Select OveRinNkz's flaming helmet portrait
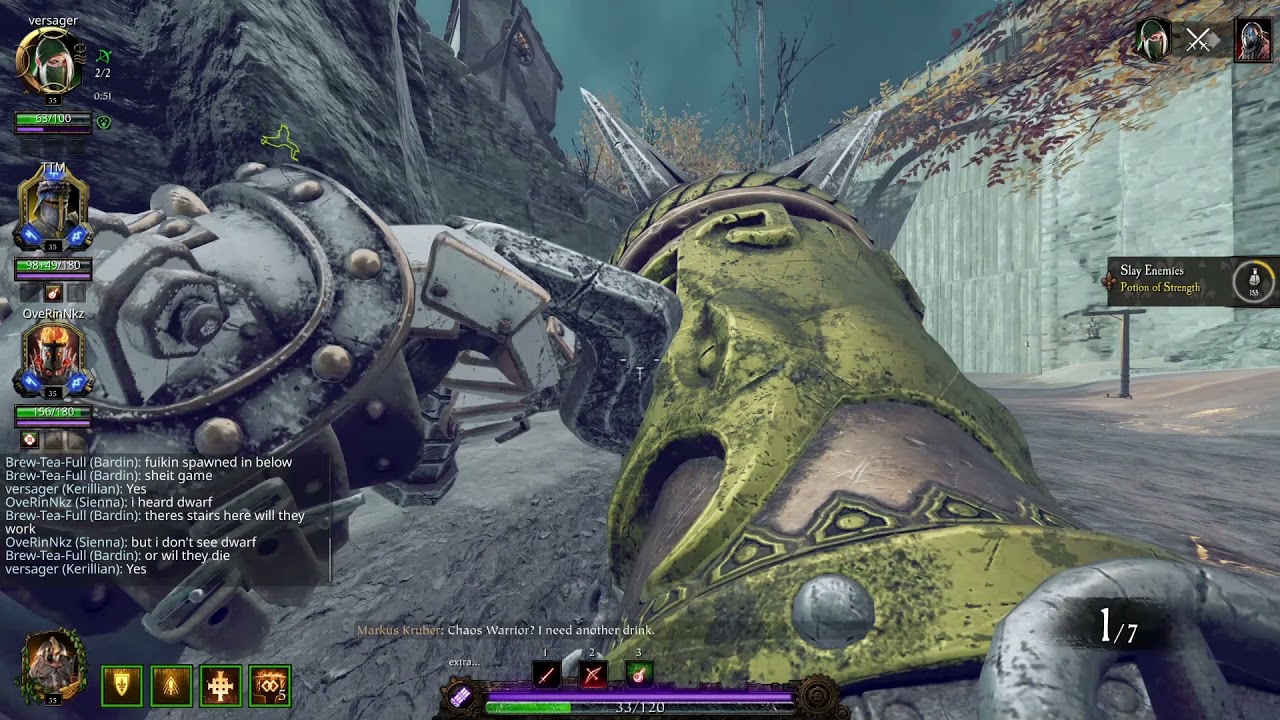This screenshot has width=1280, height=720. (53, 359)
